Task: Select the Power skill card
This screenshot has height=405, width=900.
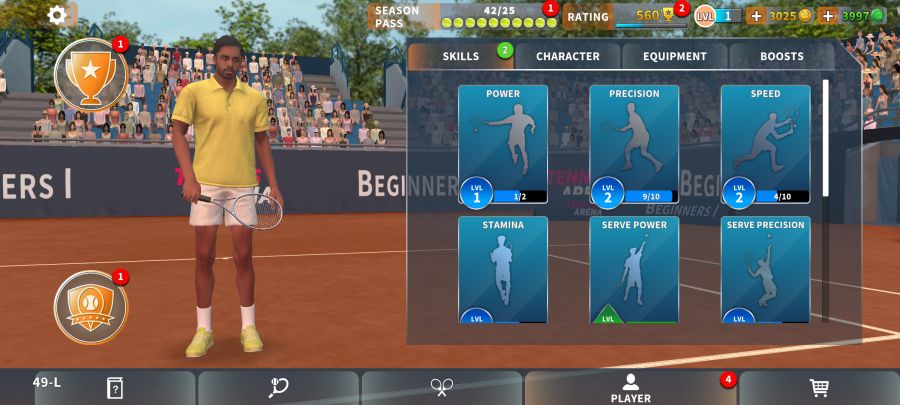Action: click(x=503, y=145)
